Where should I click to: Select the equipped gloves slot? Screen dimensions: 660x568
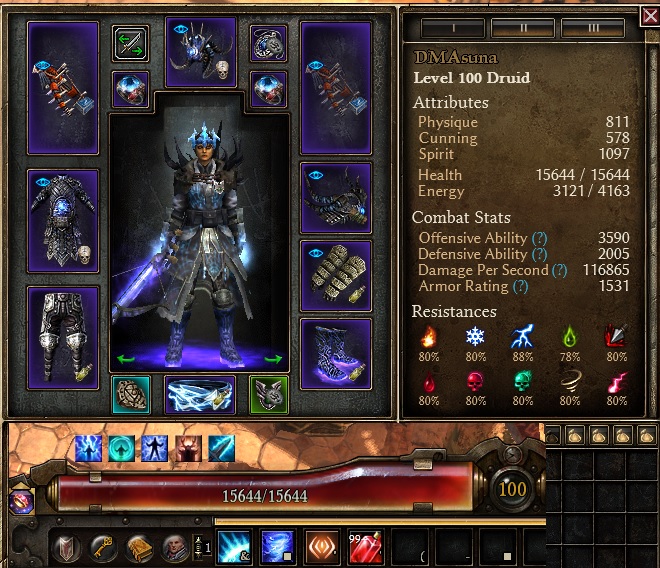pyautogui.click(x=335, y=274)
